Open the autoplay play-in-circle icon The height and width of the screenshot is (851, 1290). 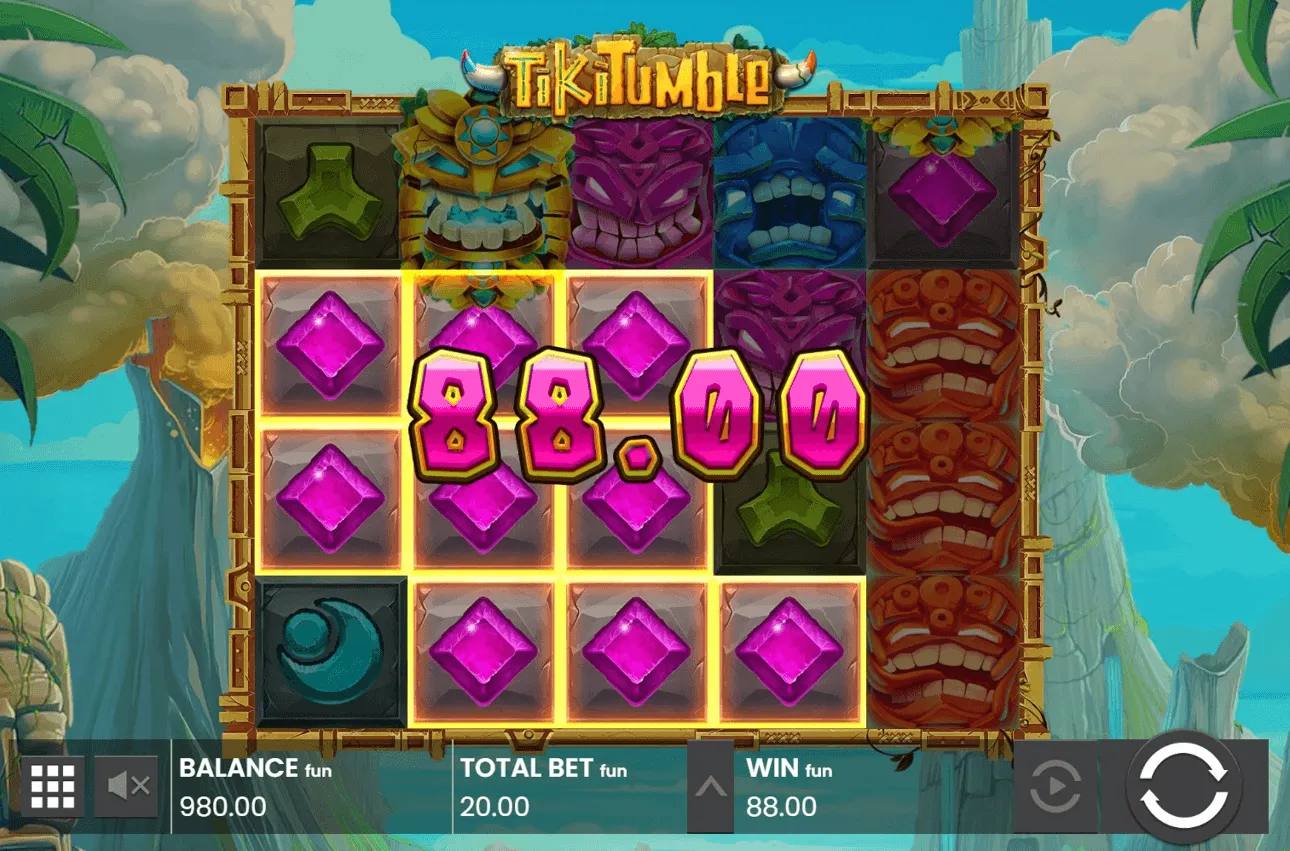point(1054,787)
